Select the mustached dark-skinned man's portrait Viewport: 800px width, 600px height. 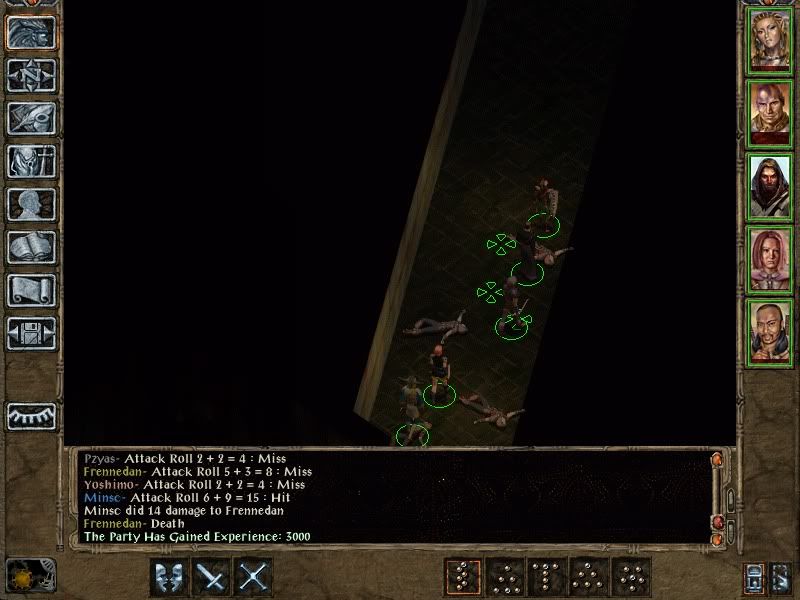[770, 332]
